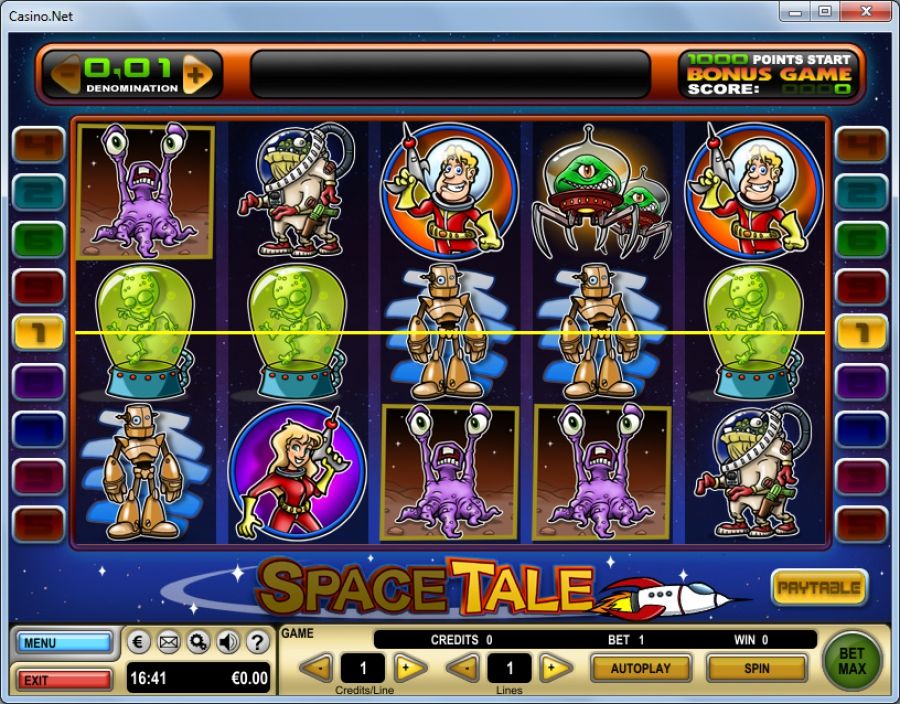Decrease the number of Lines
Viewport: 900px width, 704px height.
pos(462,668)
